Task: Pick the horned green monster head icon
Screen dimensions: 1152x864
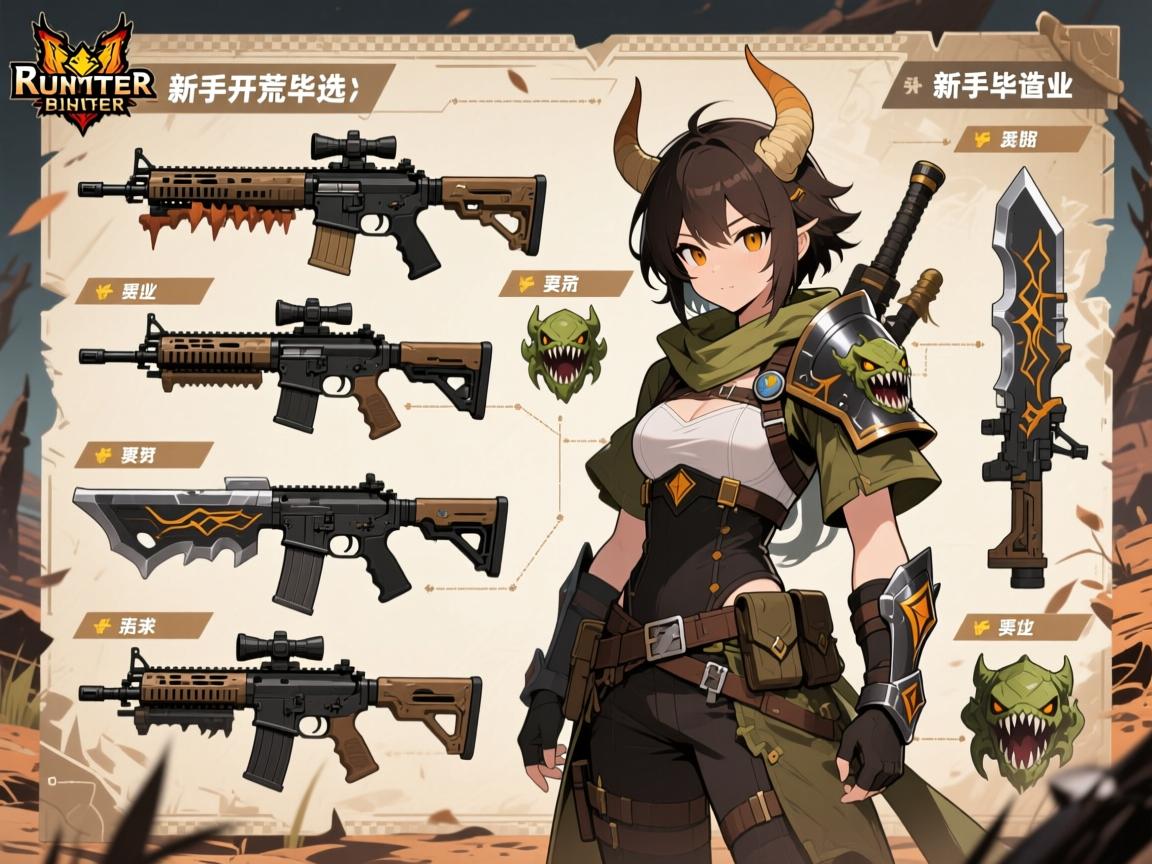Action: 563,352
